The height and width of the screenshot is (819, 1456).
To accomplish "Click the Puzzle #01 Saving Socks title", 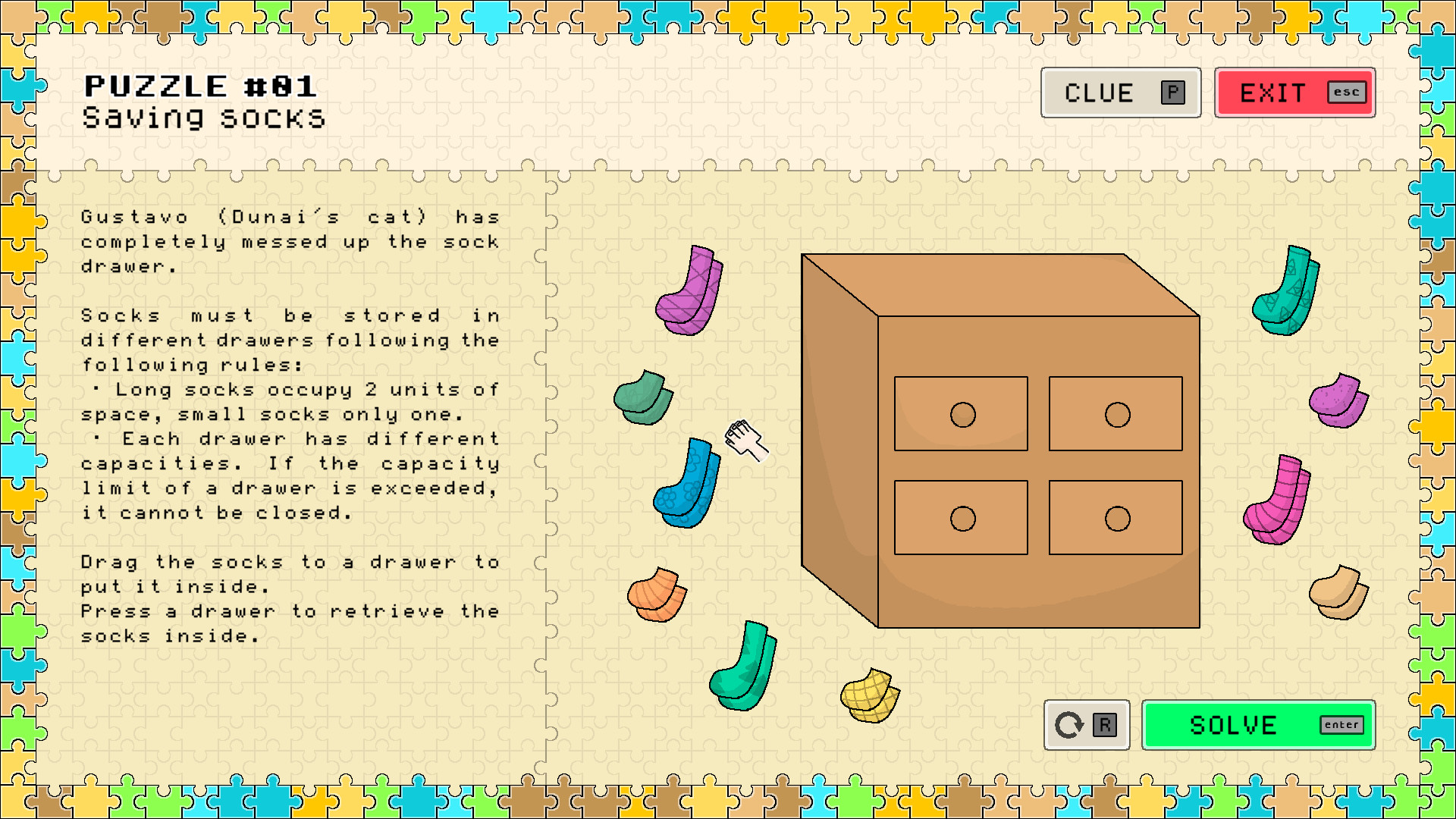I will (203, 100).
